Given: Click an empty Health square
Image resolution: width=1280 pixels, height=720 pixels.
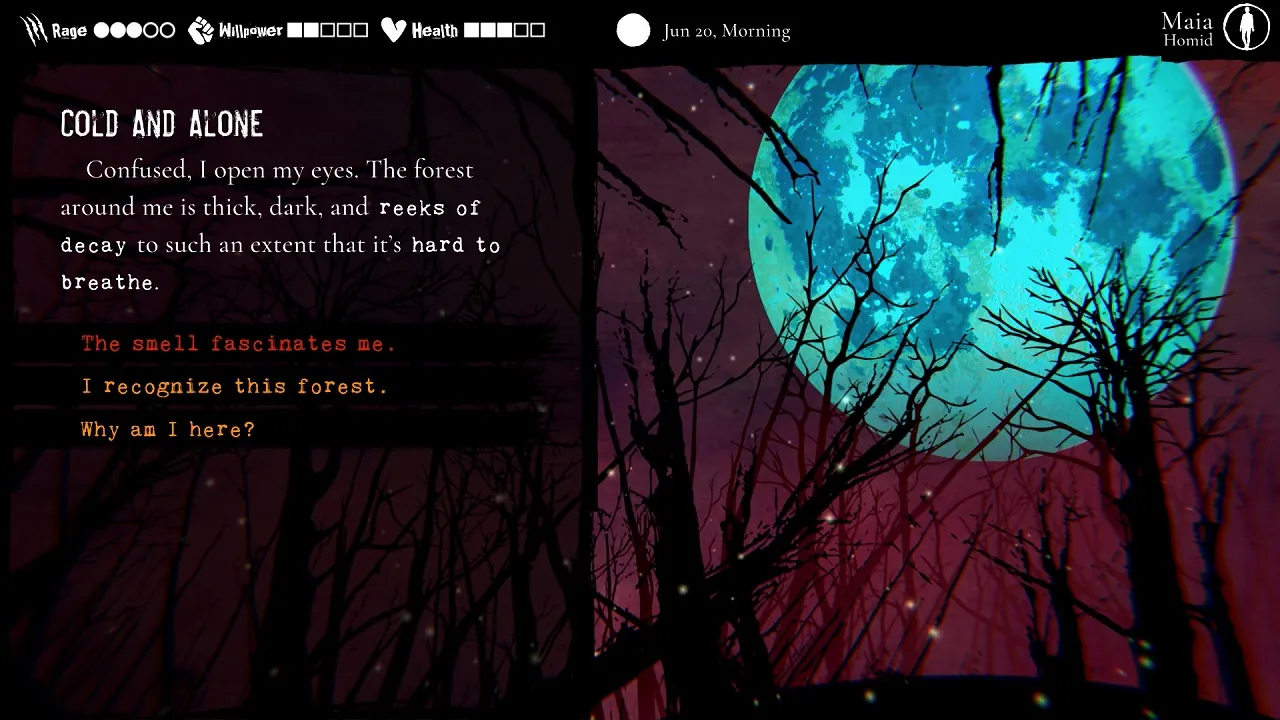Looking at the screenshot, I should 520,29.
